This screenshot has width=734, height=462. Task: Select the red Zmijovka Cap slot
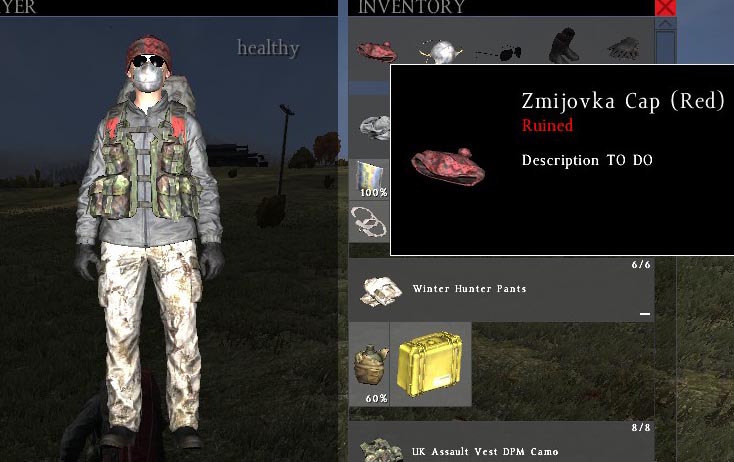pos(377,50)
